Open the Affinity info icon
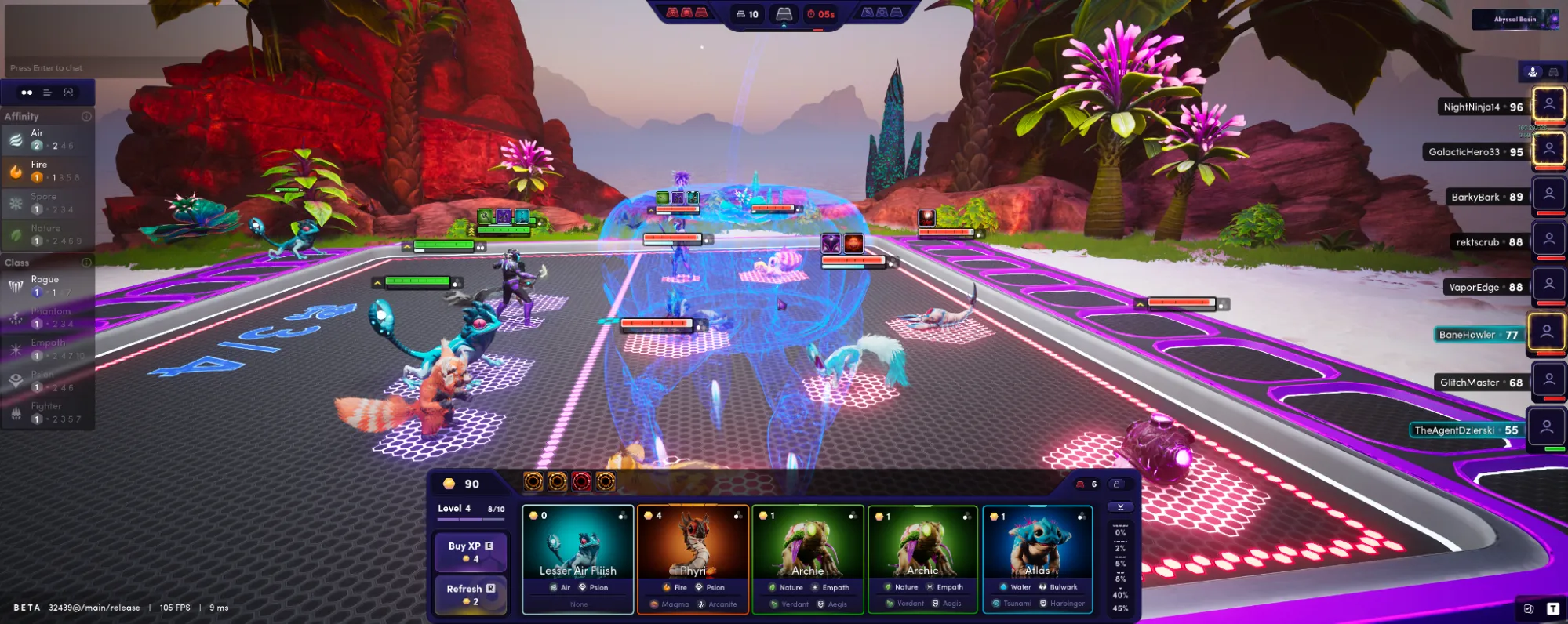The image size is (1568, 624). 86,117
